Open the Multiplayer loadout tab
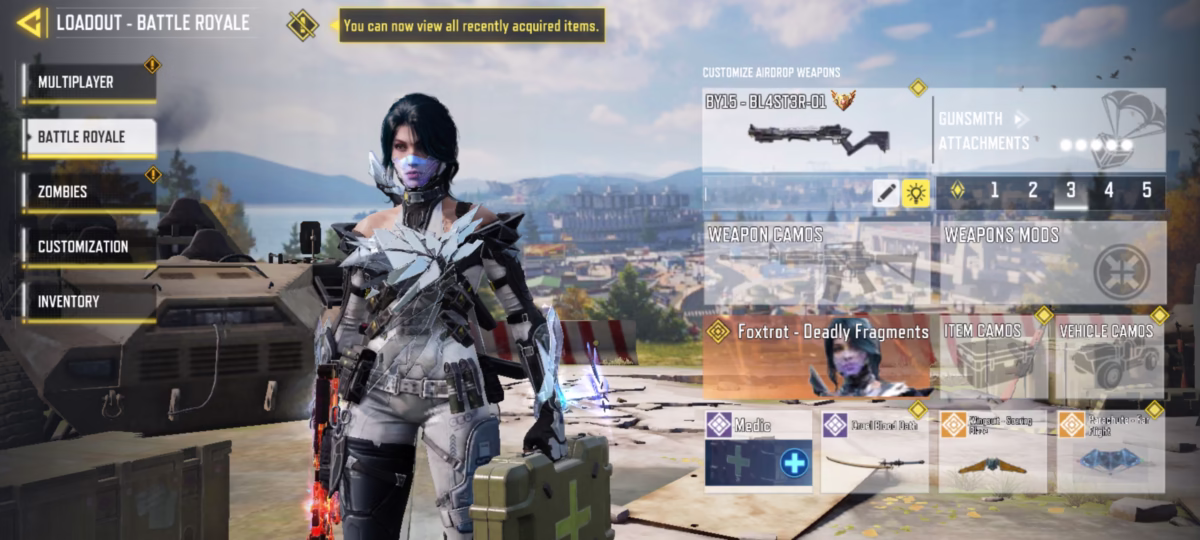 [89, 83]
